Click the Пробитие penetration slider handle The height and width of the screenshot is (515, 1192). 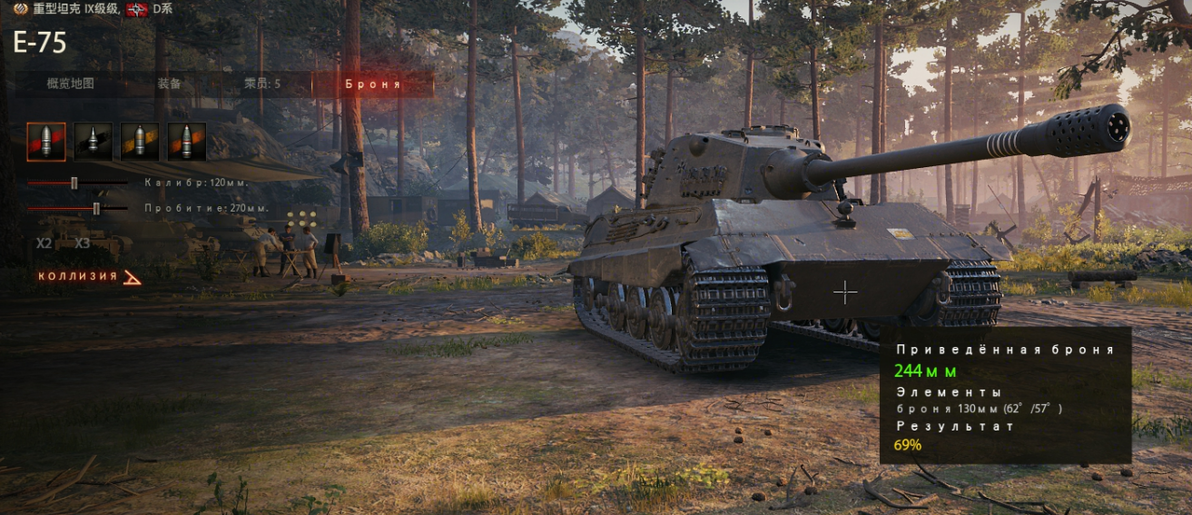(96, 208)
